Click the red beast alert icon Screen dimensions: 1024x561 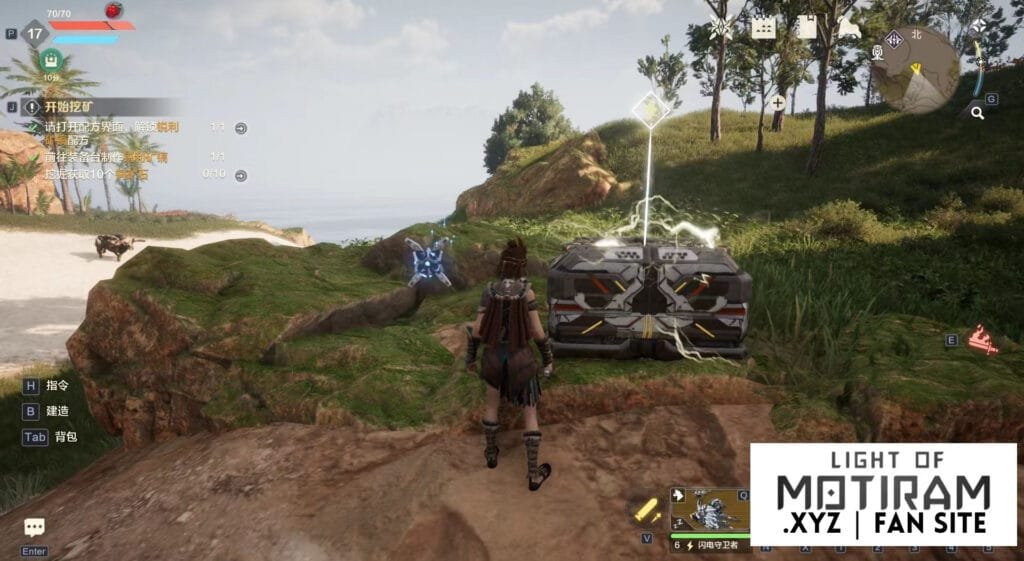point(984,340)
